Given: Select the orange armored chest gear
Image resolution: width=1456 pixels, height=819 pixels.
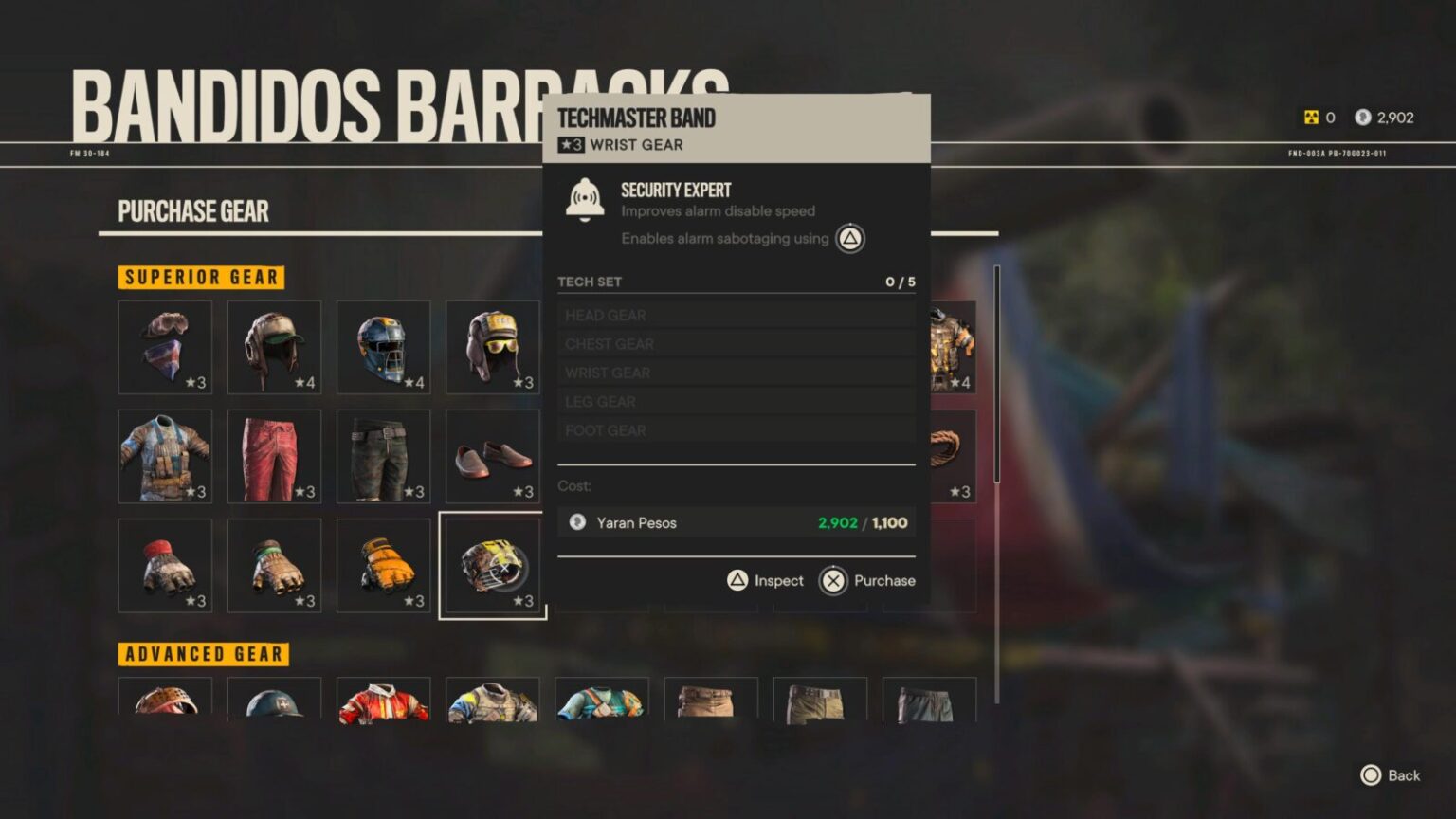Looking at the screenshot, I should [x=951, y=347].
